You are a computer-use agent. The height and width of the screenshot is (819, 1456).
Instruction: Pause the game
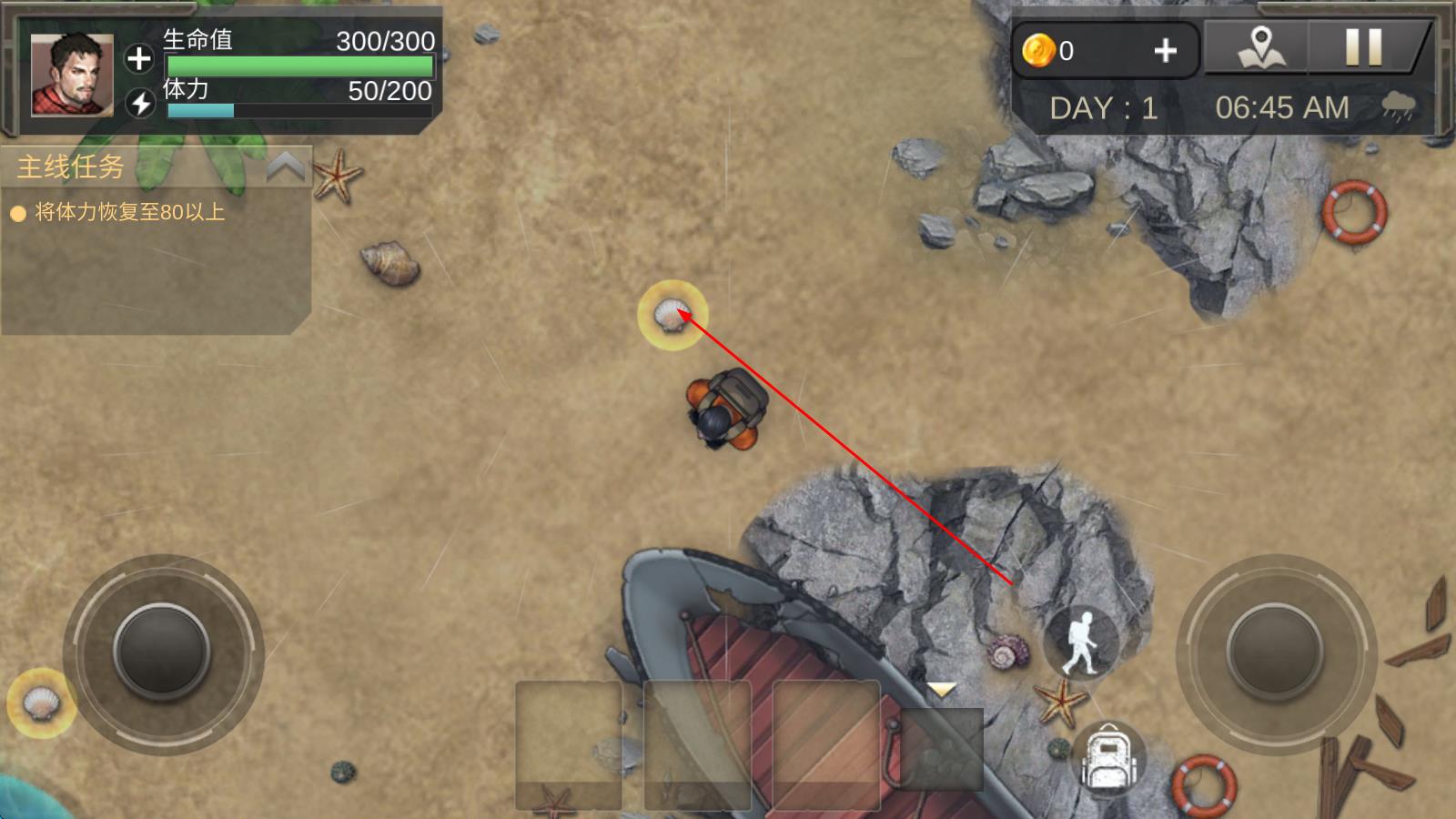point(1363,47)
